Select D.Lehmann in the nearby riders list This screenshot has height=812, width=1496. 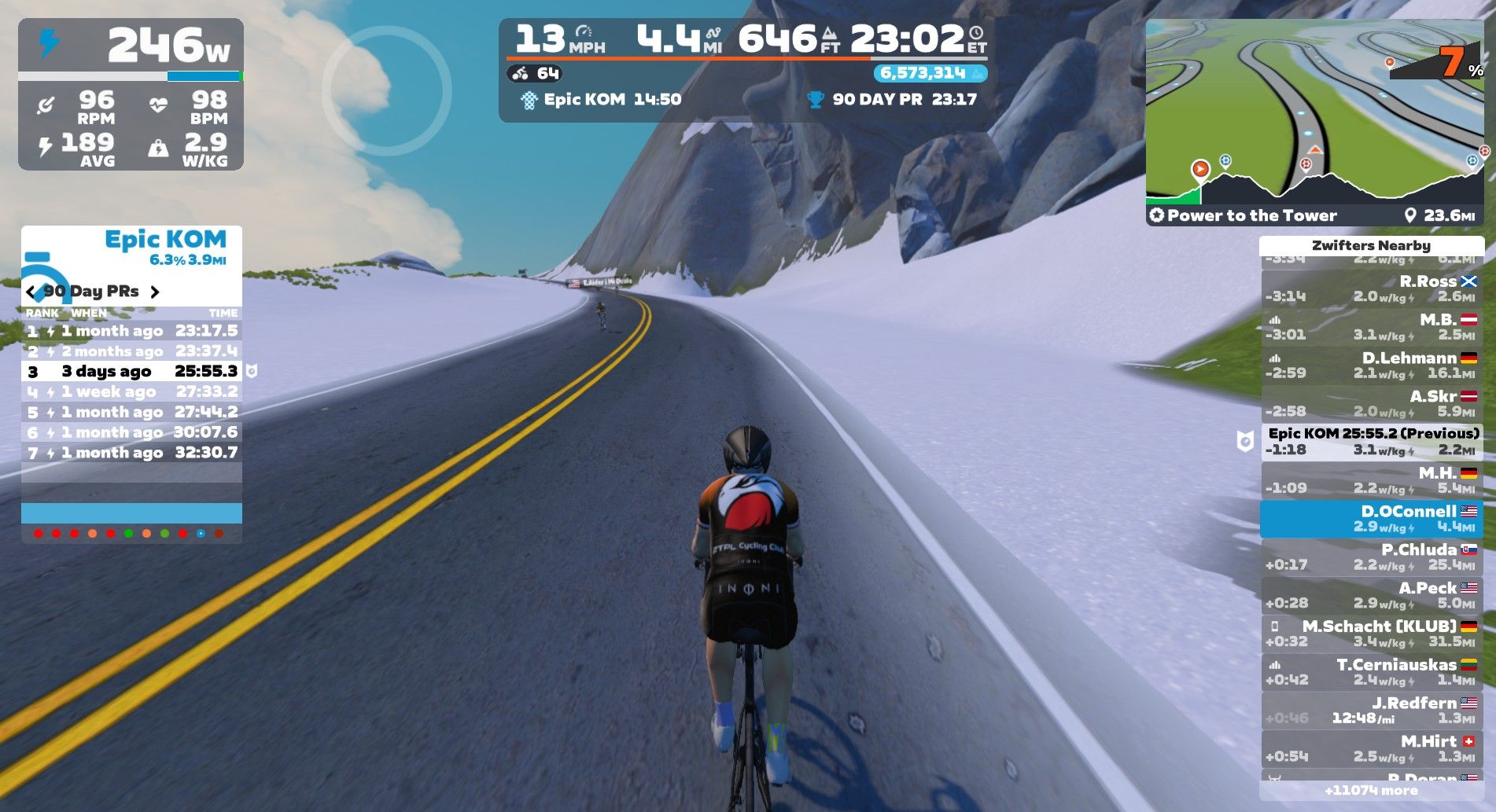pos(1372,366)
